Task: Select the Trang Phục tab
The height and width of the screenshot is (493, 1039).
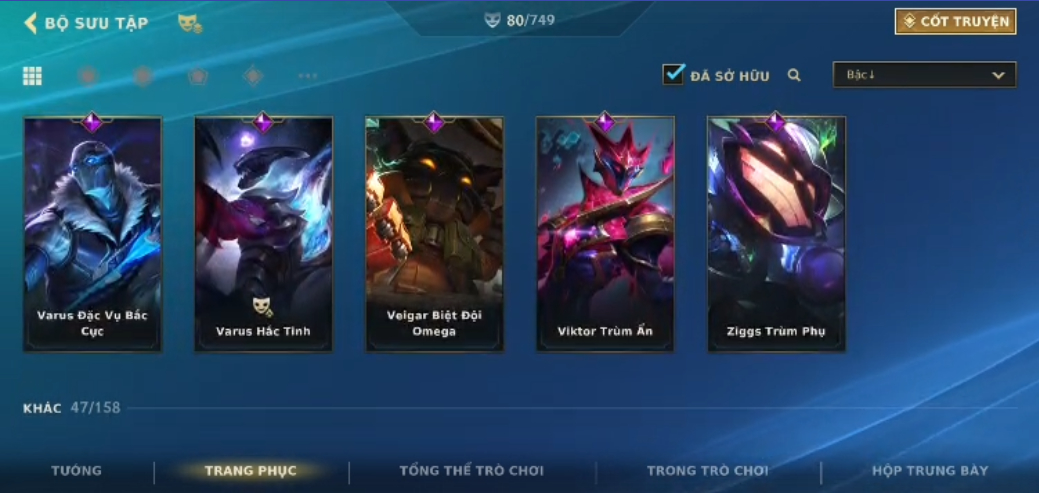Action: [250, 470]
